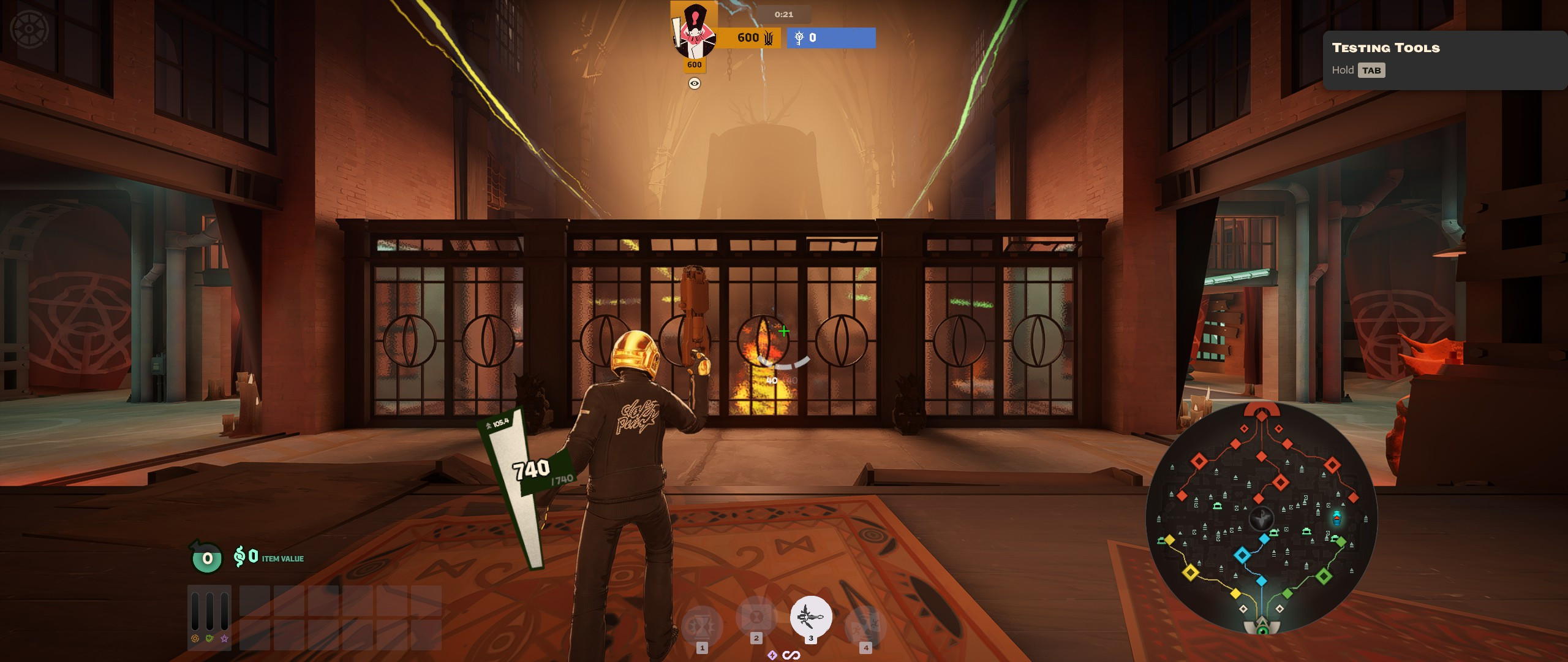Select the purple spirit star icon

tap(224, 639)
